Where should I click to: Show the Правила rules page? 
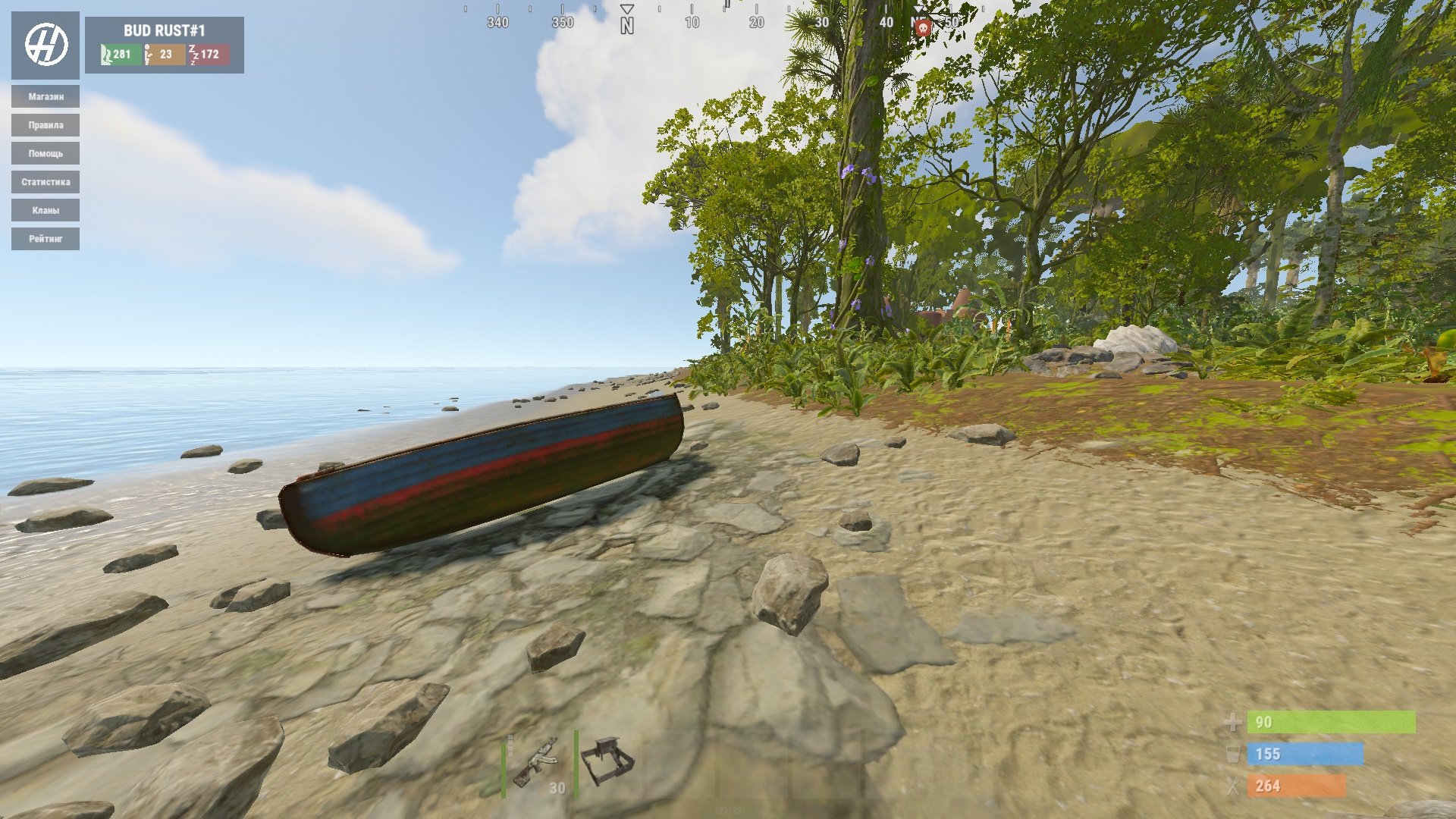pos(45,125)
